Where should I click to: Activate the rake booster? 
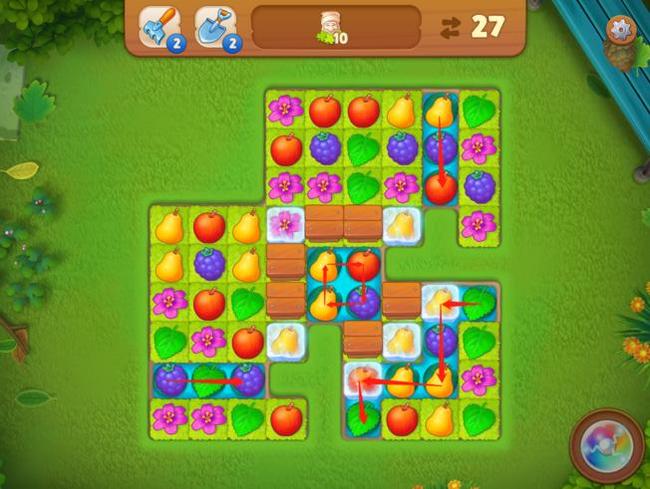[158, 27]
